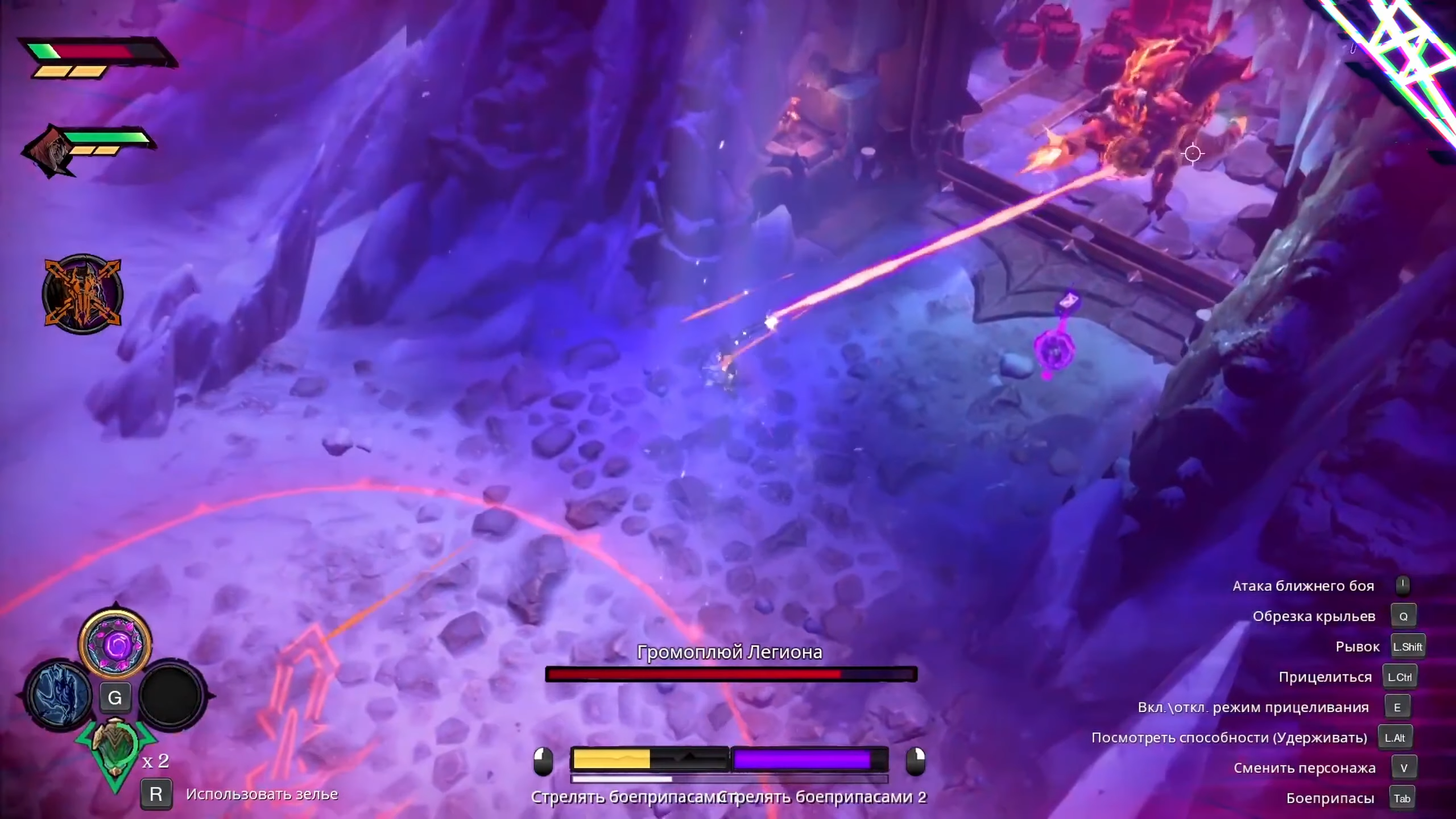Click the orange crossed-weapons emblem icon
The image size is (1456, 819).
[x=83, y=293]
